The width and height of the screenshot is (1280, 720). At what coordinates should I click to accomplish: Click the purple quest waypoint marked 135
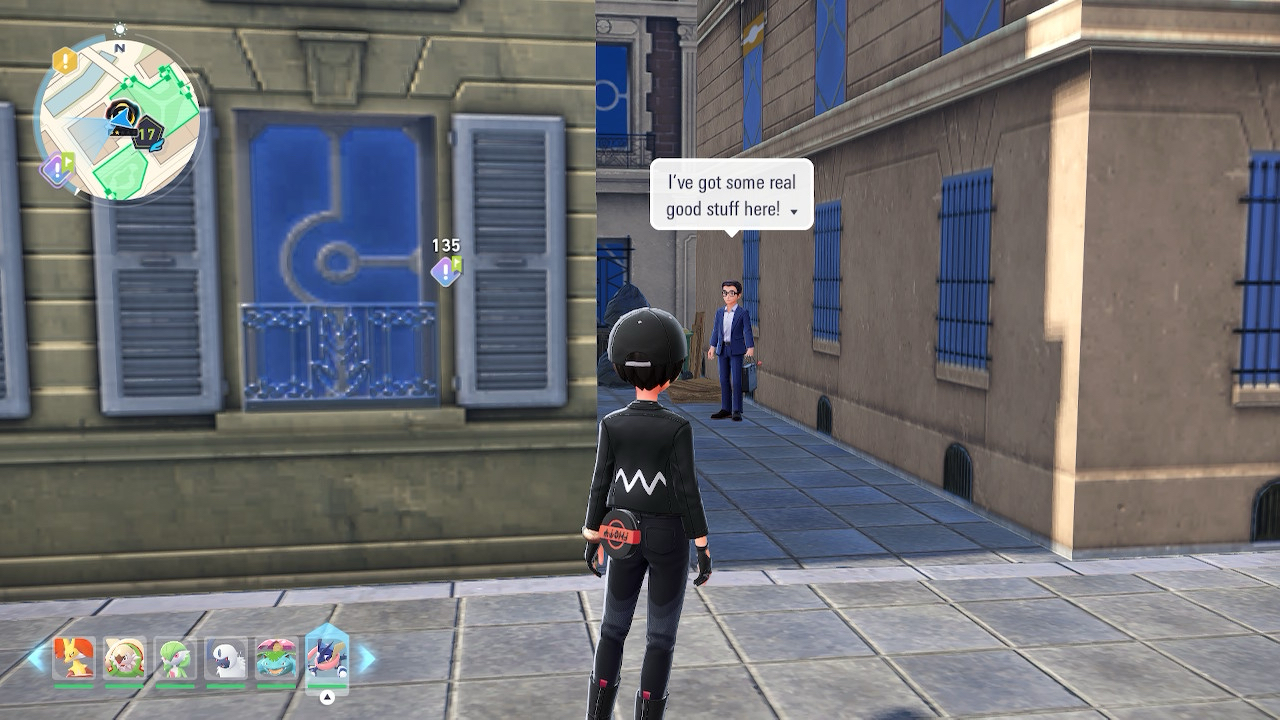446,269
